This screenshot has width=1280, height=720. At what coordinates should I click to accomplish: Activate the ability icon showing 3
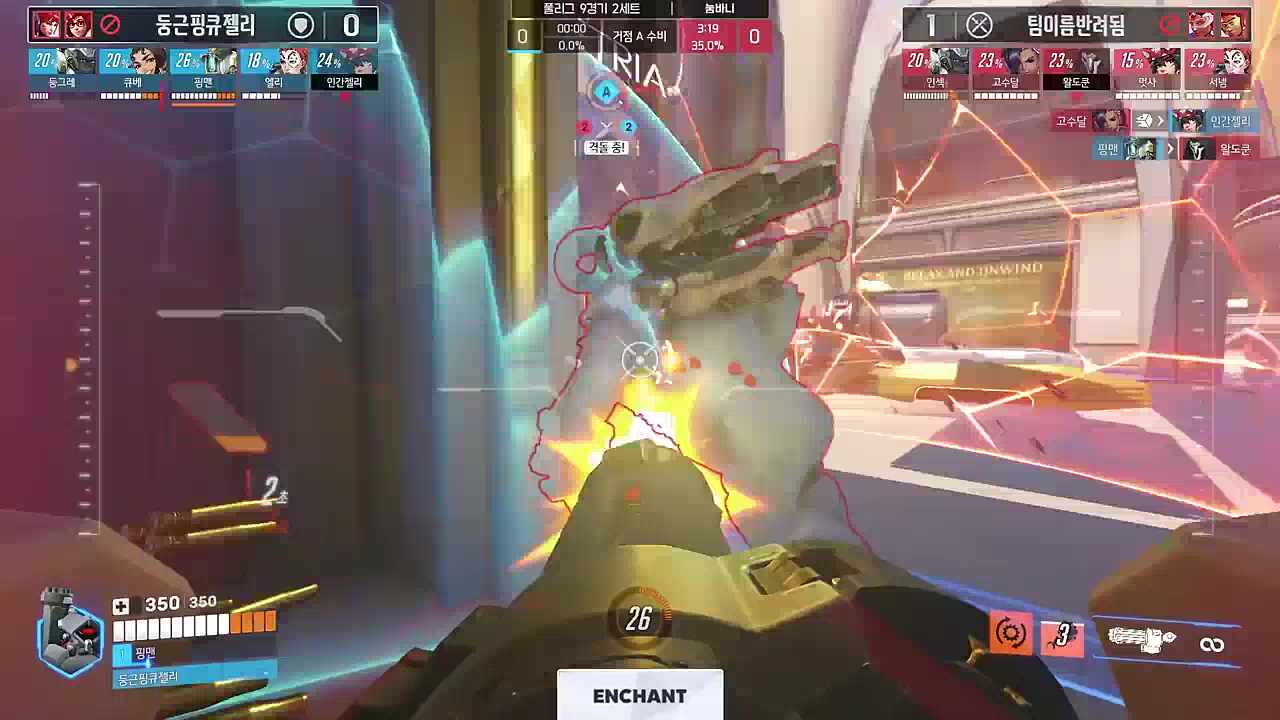(1062, 636)
